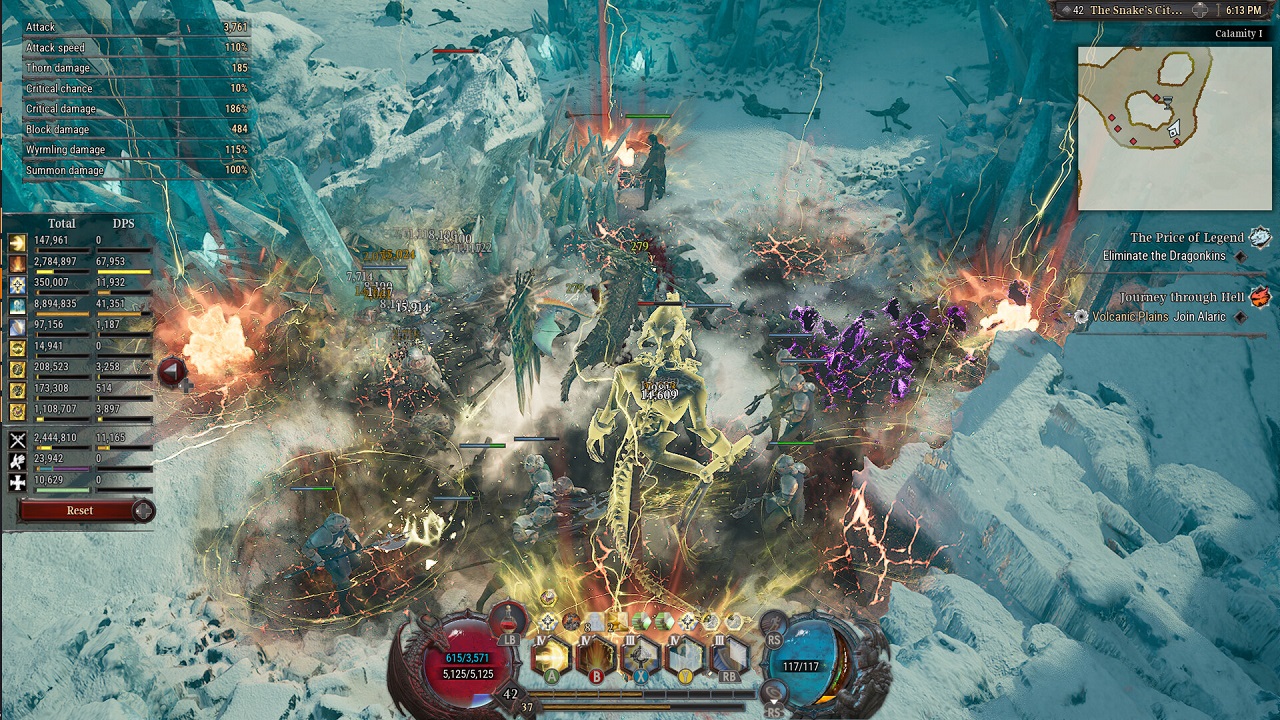Click the fiery skill icon on the B slot
1280x720 pixels.
click(x=596, y=655)
